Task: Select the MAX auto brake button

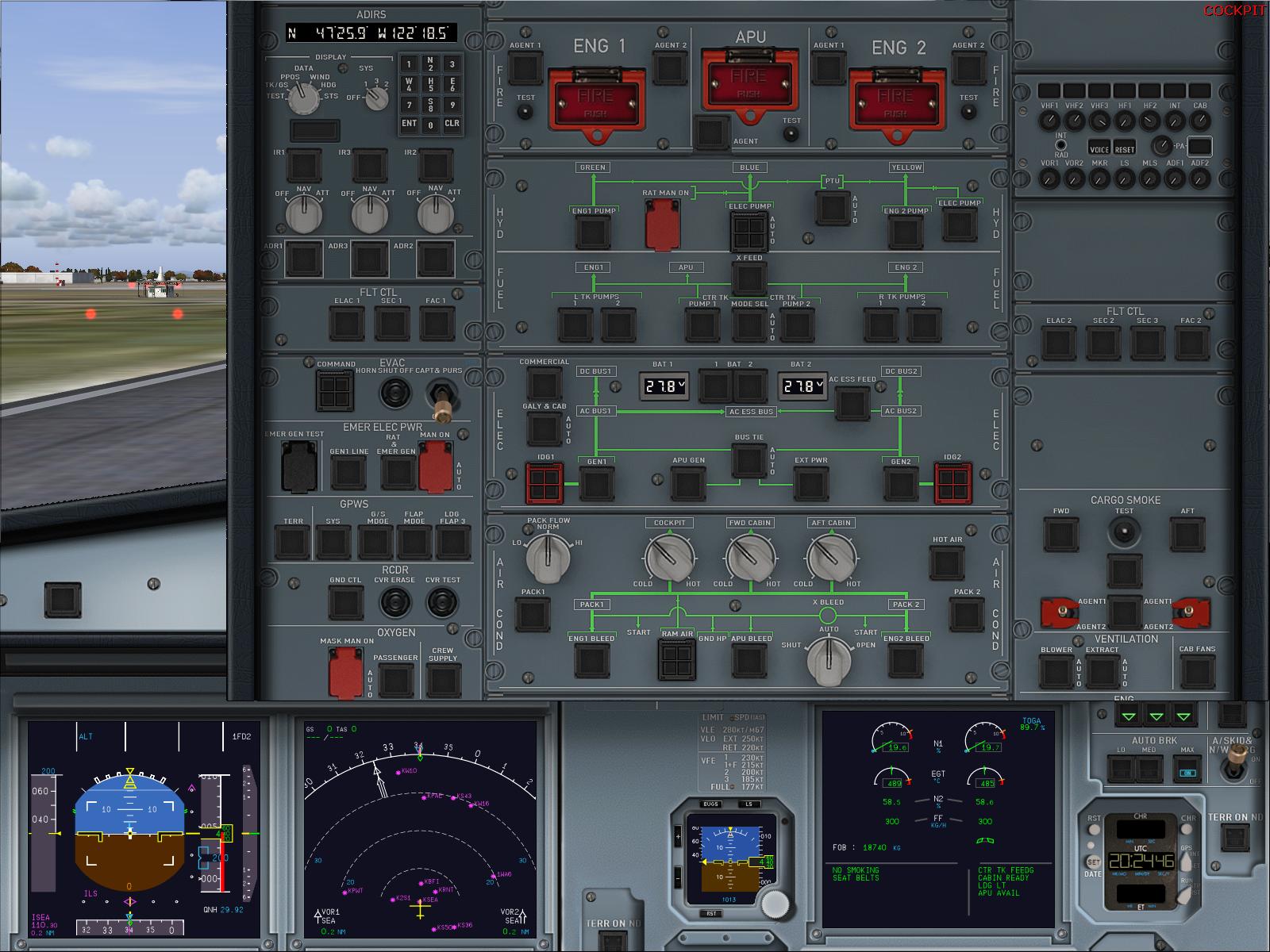Action: point(1187,769)
